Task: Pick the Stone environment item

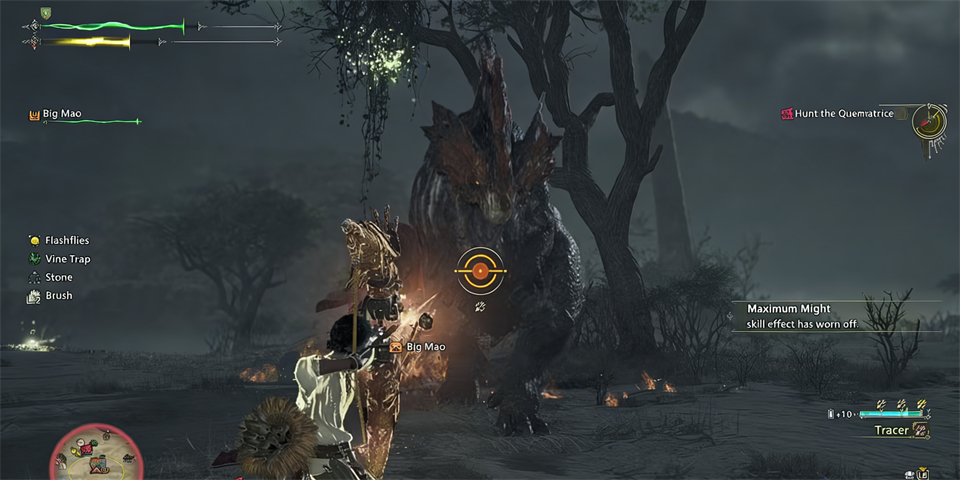Action: click(x=58, y=277)
